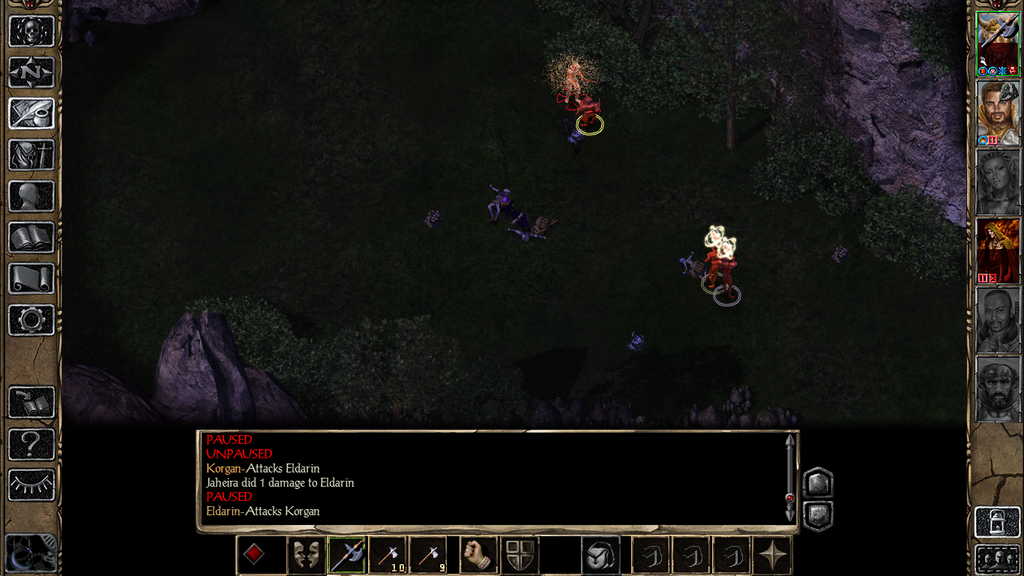Toggle the rest eye button
The image size is (1024, 576).
coord(31,485)
